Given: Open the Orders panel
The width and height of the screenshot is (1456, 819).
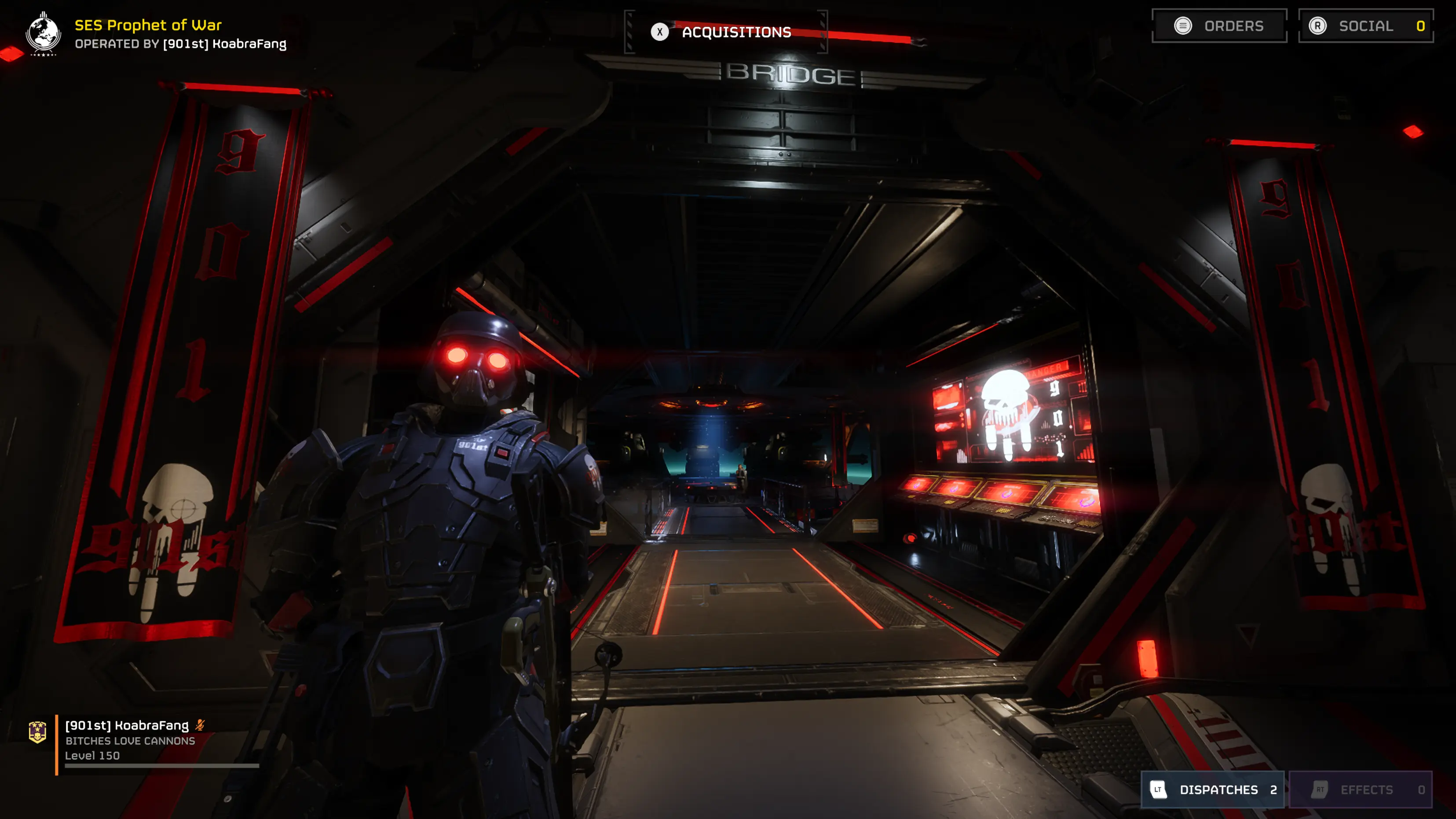Looking at the screenshot, I should click(x=1219, y=26).
